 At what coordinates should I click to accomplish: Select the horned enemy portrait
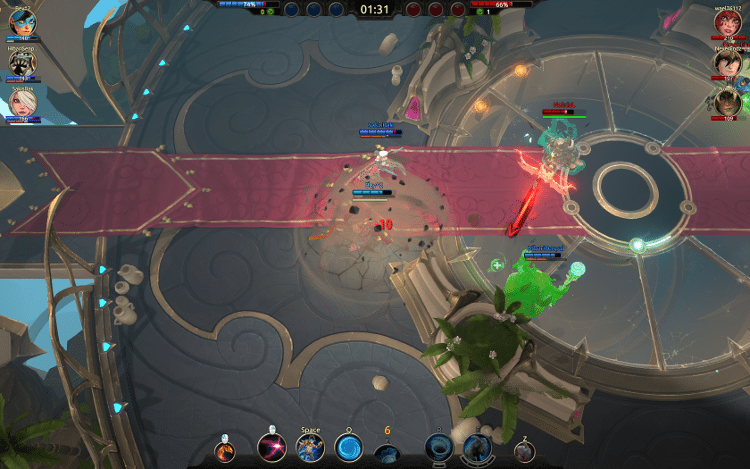click(727, 102)
